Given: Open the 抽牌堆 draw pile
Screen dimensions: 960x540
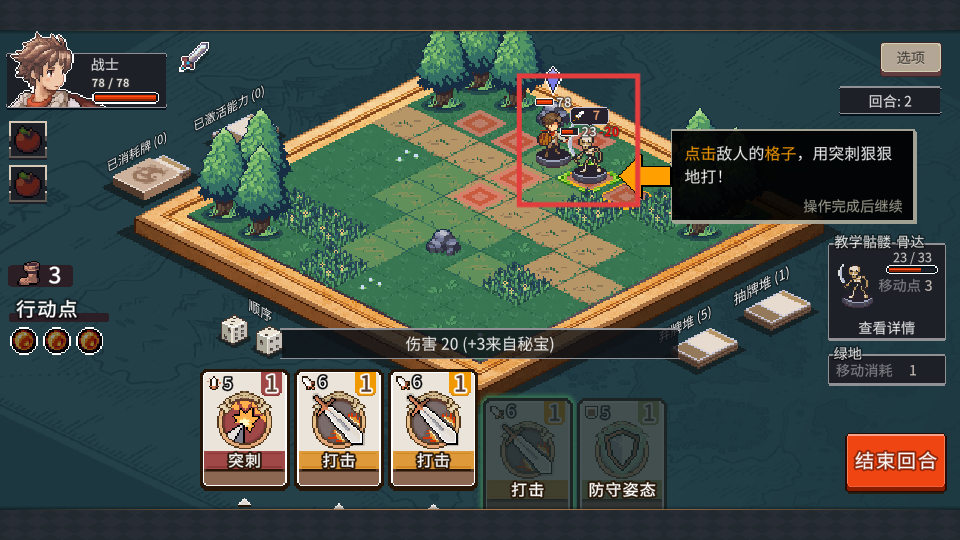Looking at the screenshot, I should click(x=776, y=309).
